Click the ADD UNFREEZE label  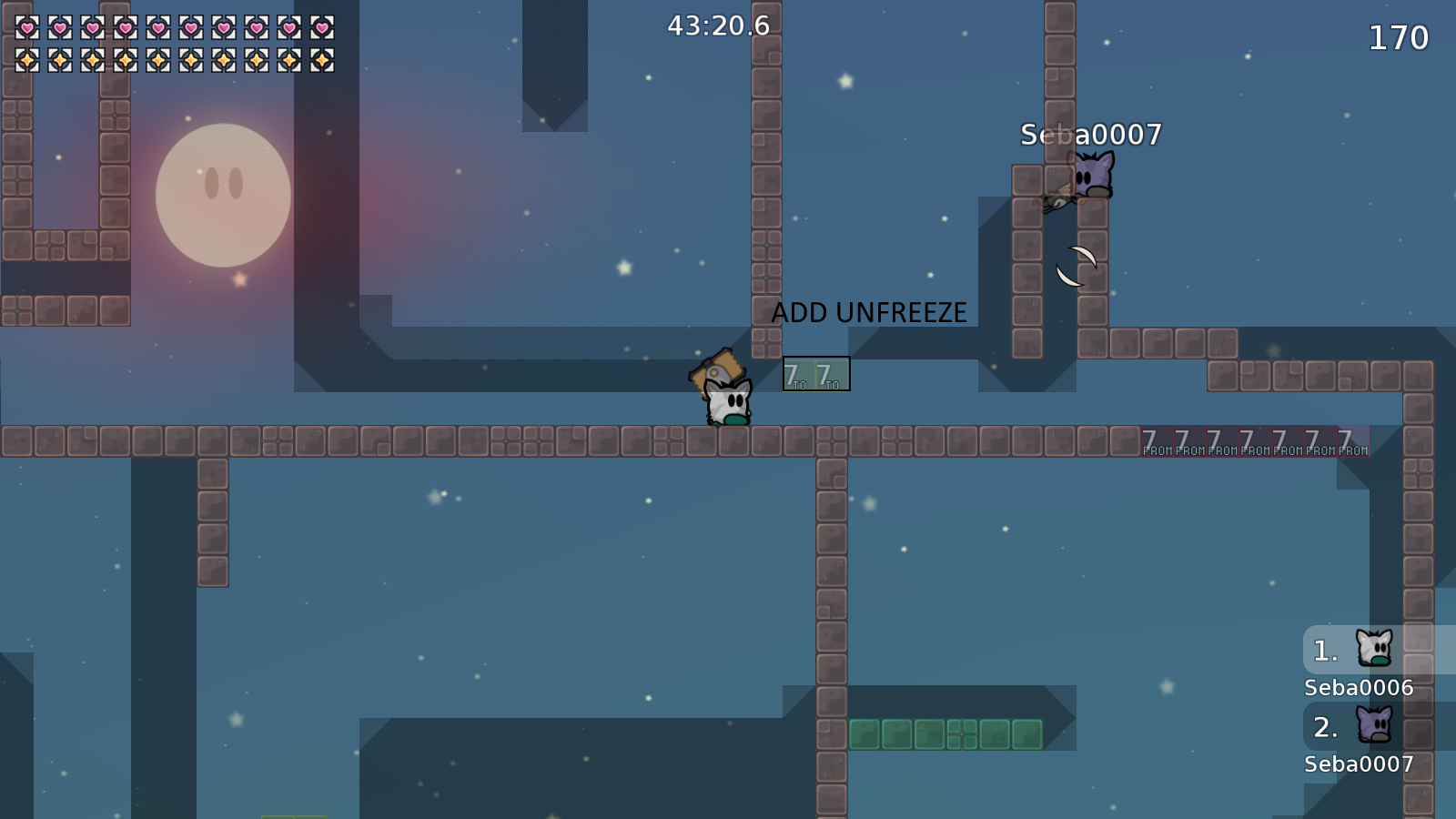pos(869,312)
